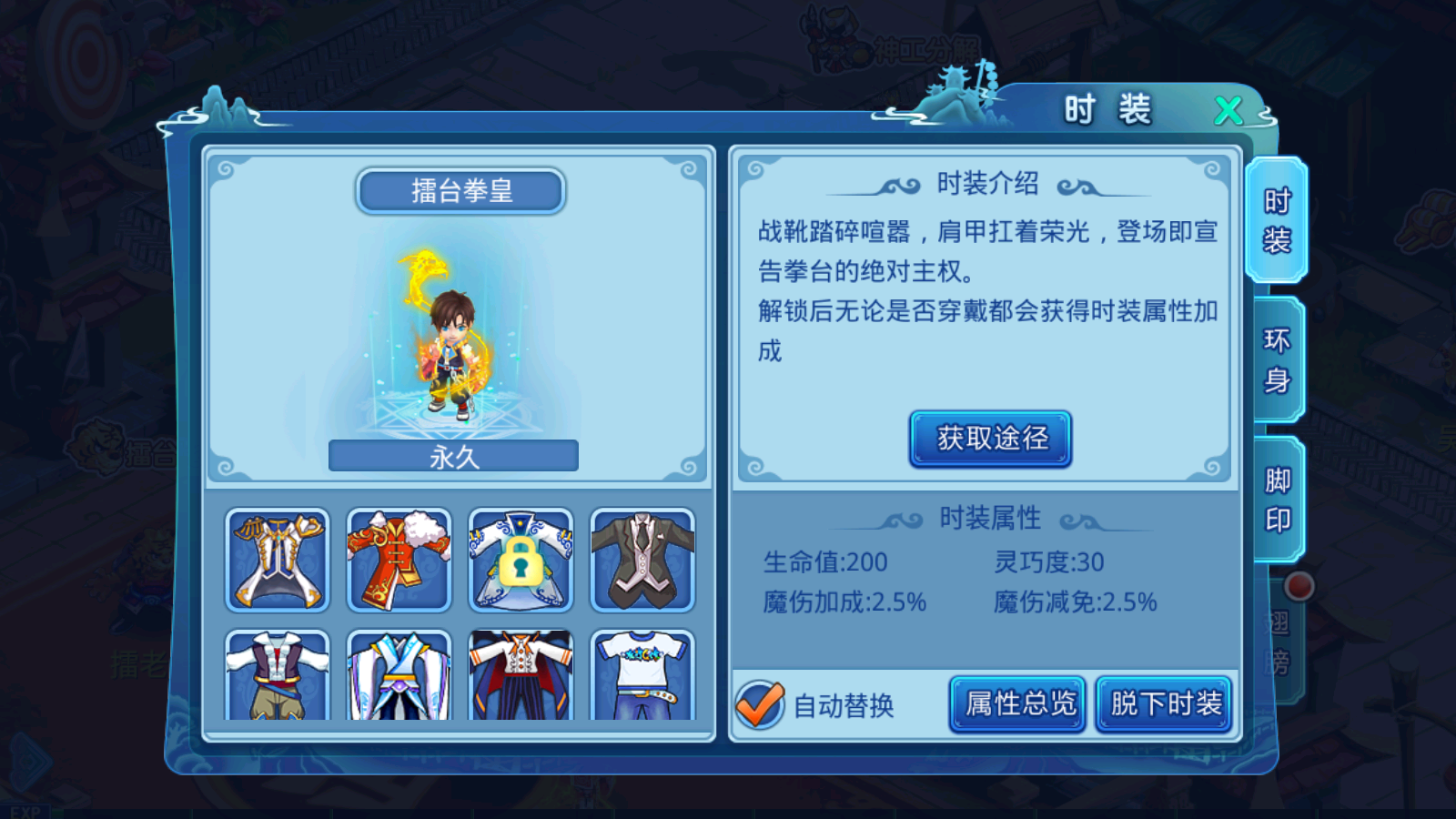Click the locked costume with padlock icon
This screenshot has width=1456, height=819.
pos(521,560)
